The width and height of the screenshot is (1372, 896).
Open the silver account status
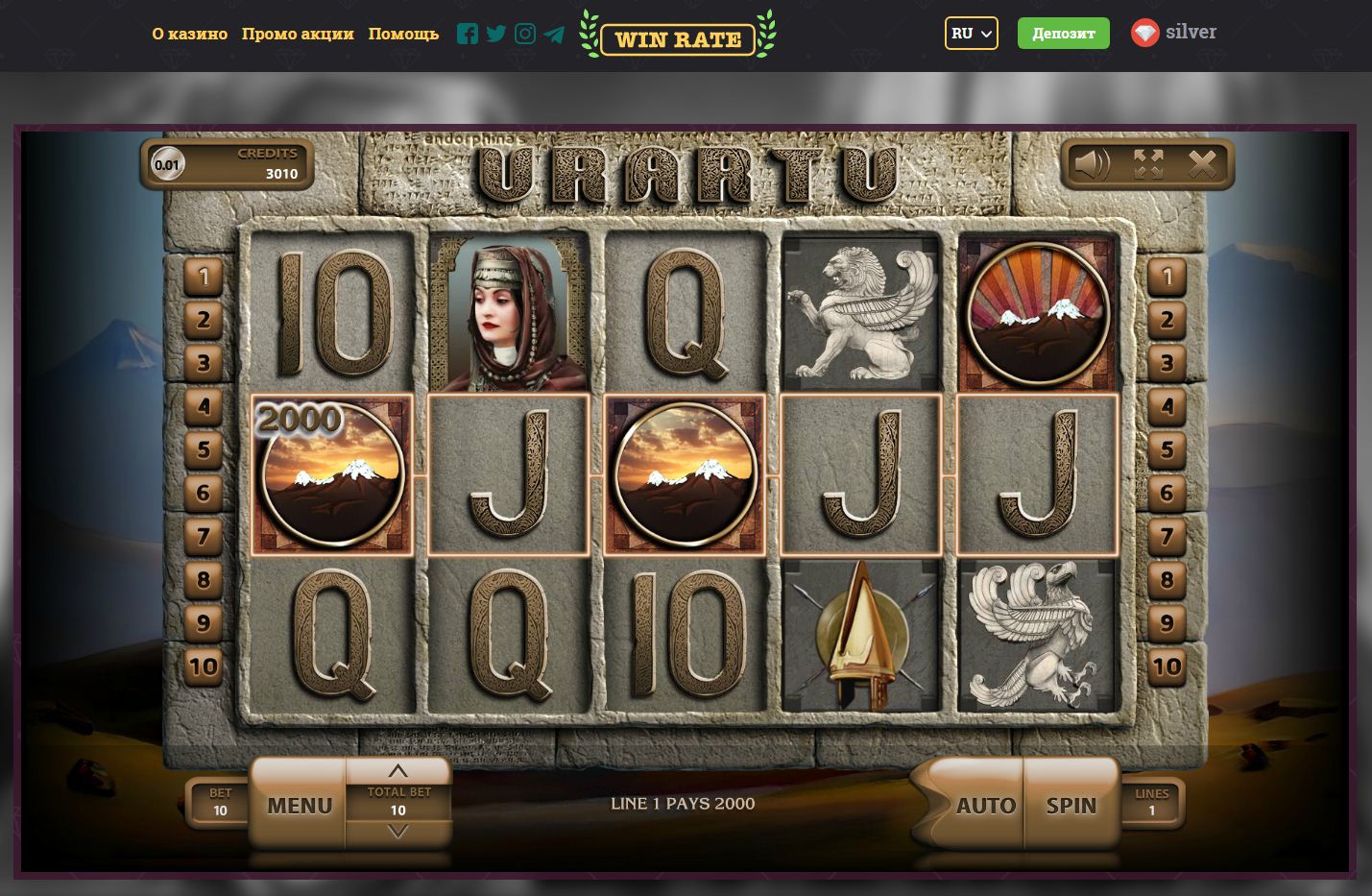[x=1173, y=33]
